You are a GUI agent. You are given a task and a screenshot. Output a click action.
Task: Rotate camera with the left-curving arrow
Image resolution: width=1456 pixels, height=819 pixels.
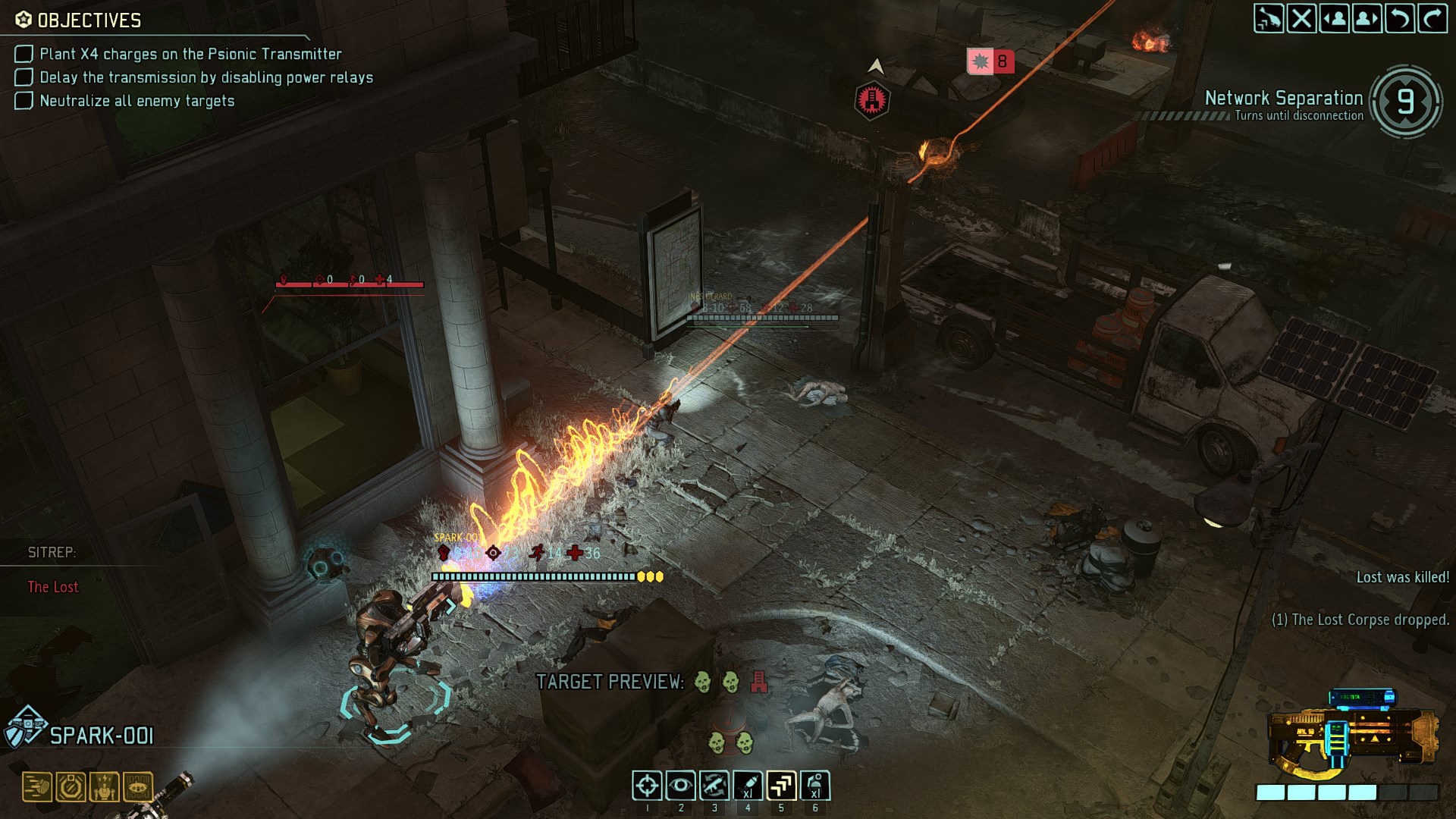(x=1400, y=19)
